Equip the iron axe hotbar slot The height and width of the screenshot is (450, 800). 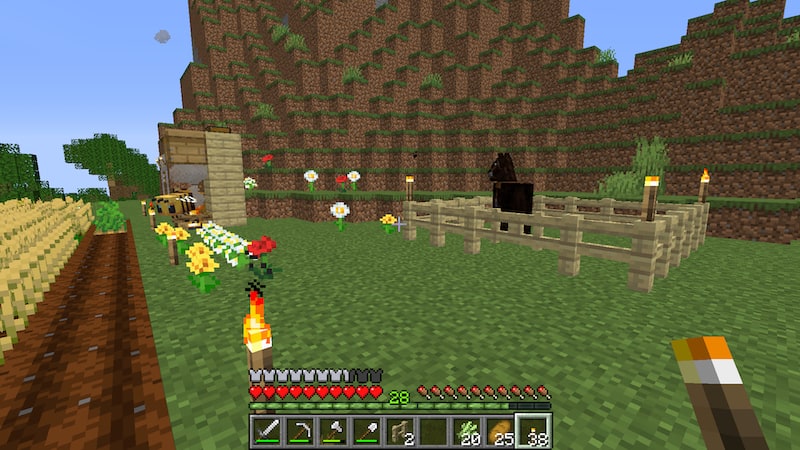tap(333, 431)
